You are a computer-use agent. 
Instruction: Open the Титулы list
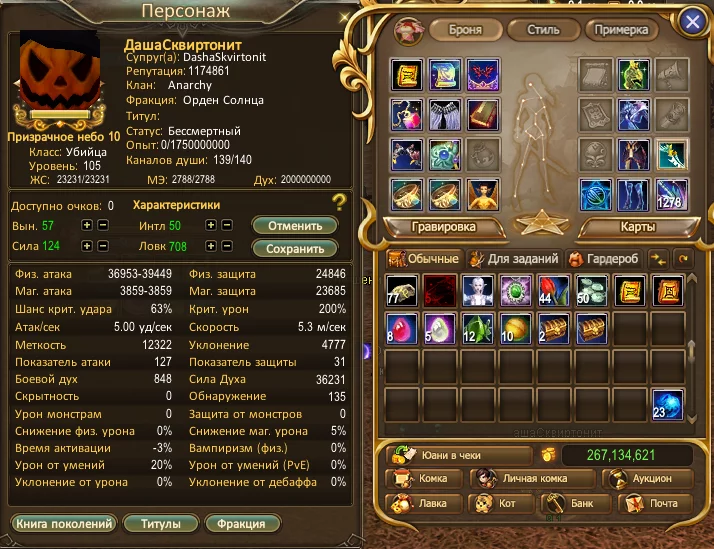coord(161,523)
